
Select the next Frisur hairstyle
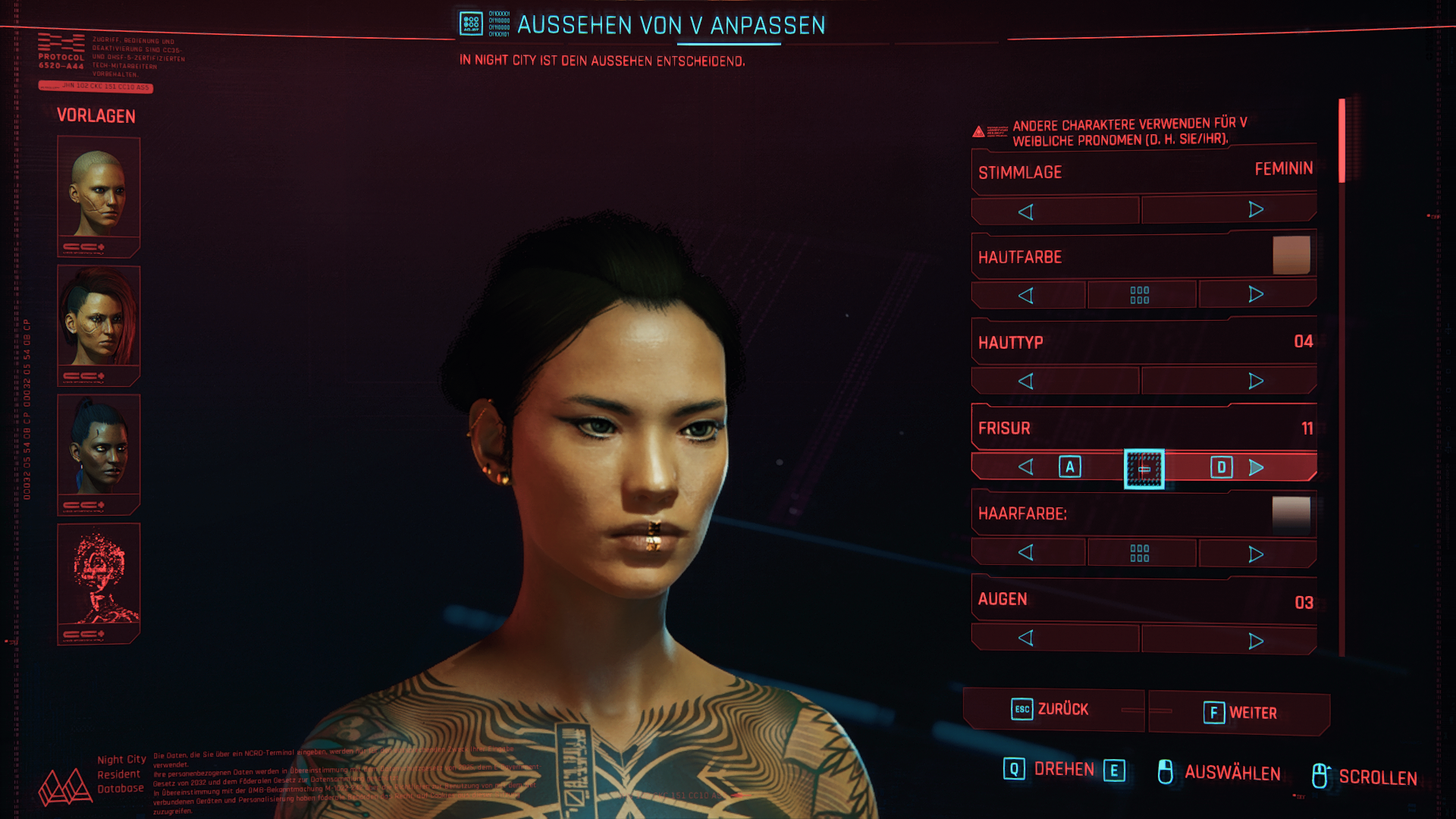[x=1256, y=467]
